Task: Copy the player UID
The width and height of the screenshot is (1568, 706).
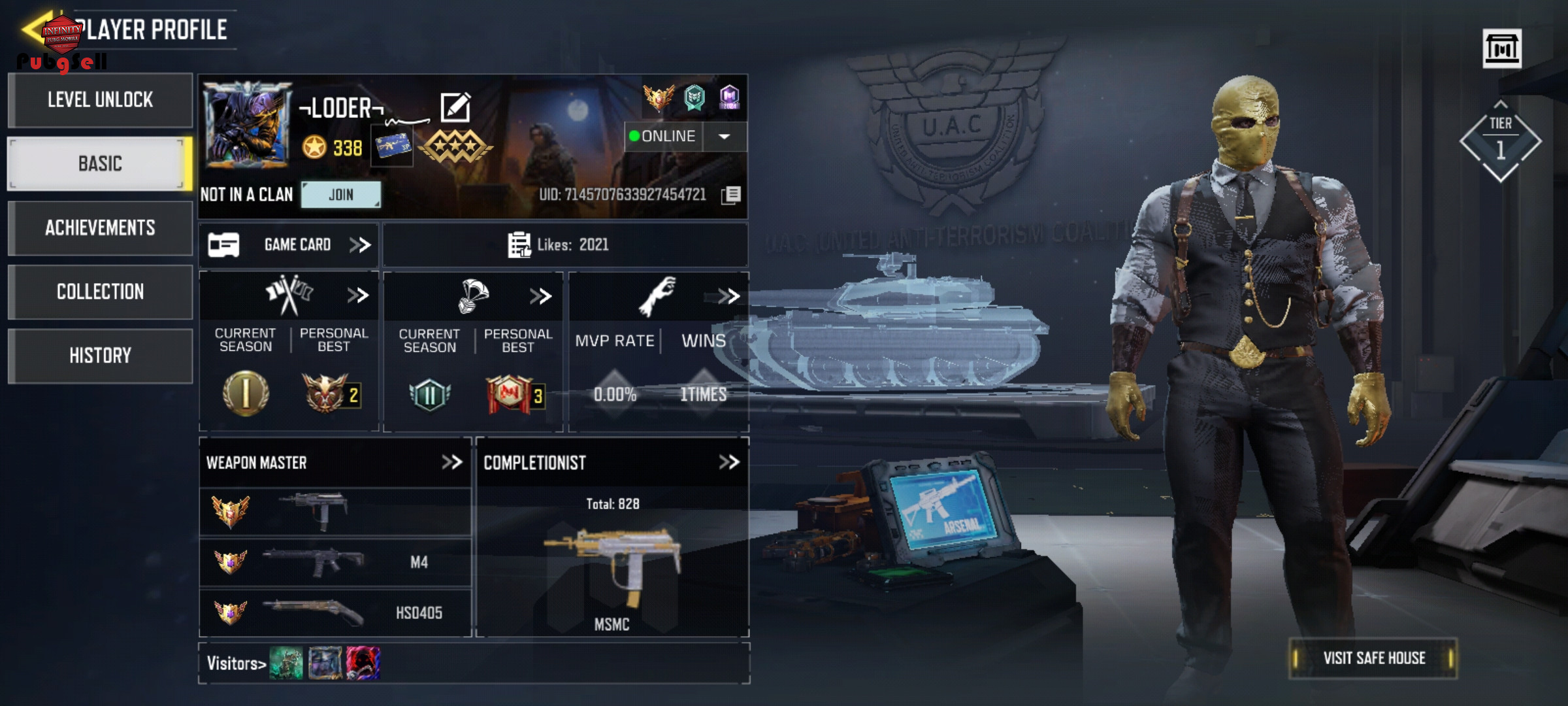Action: 732,195
